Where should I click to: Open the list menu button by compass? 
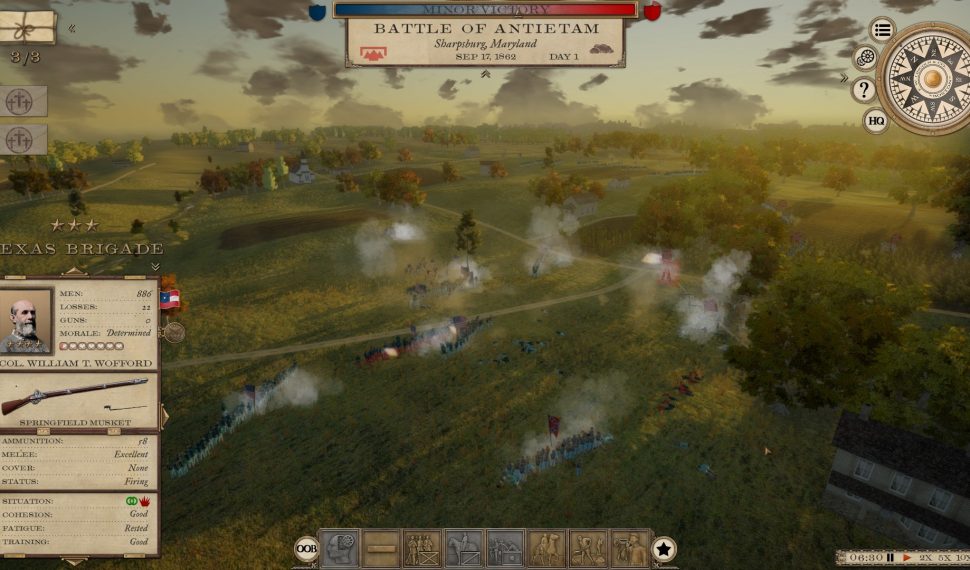(x=882, y=29)
